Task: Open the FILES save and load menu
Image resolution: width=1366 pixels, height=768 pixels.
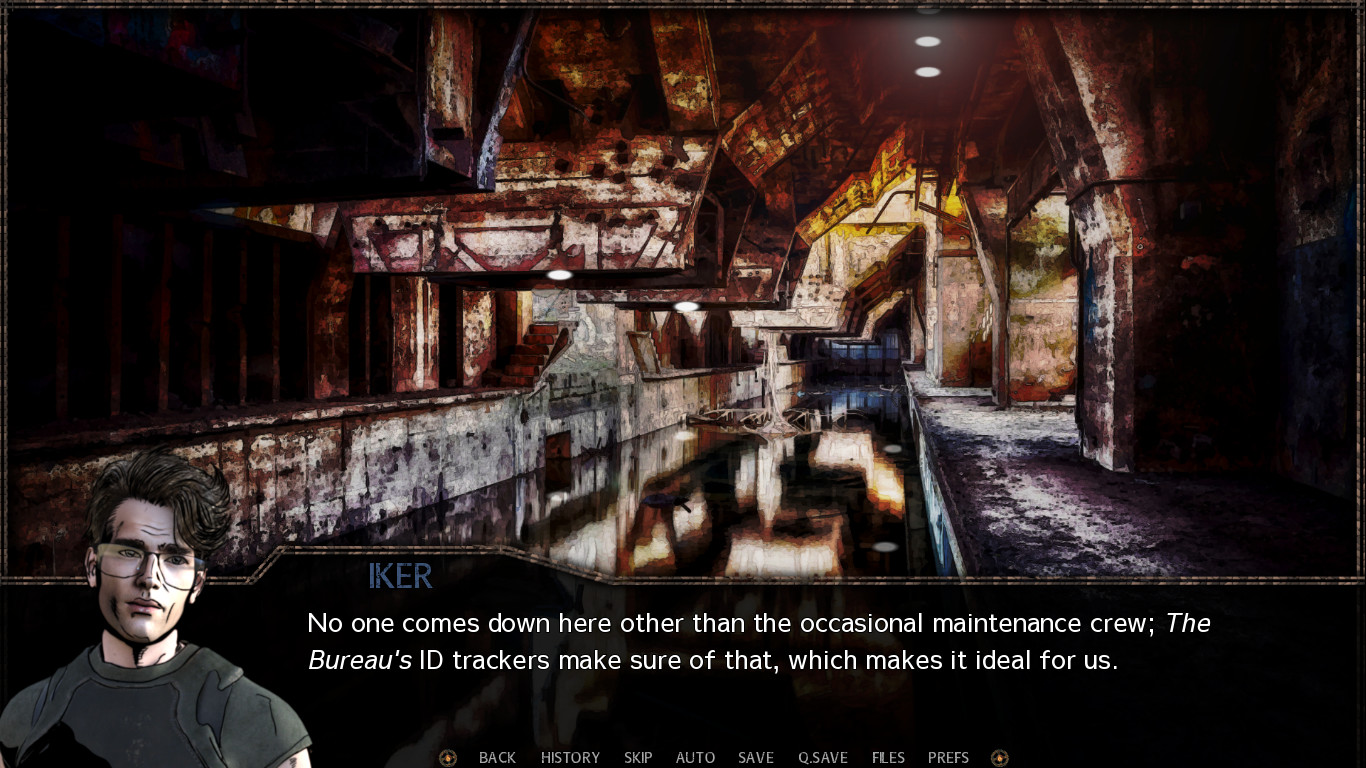Action: [x=887, y=757]
